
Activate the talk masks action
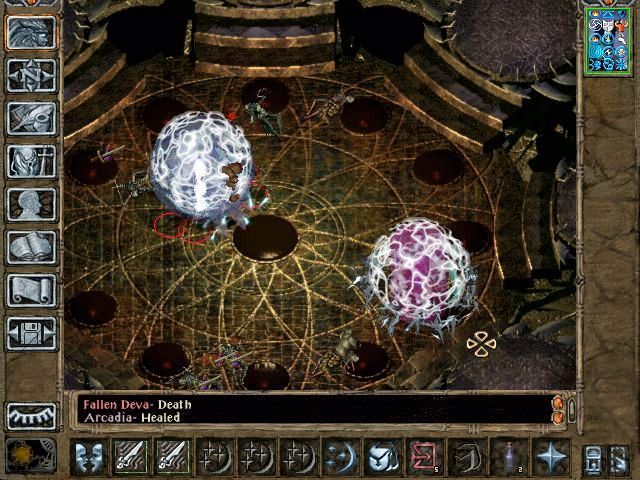(89, 457)
